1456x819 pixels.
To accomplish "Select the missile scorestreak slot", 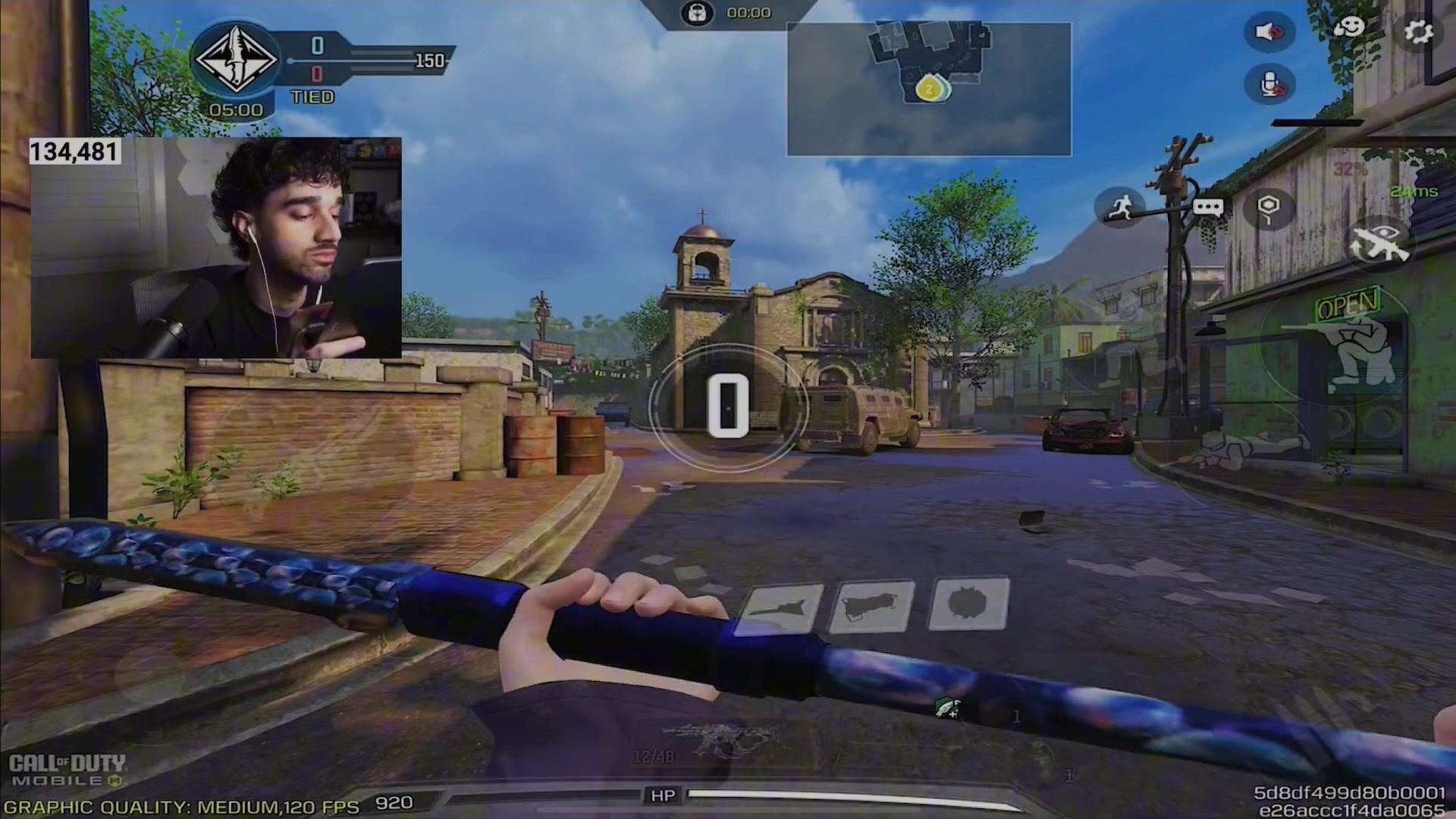I will (873, 606).
